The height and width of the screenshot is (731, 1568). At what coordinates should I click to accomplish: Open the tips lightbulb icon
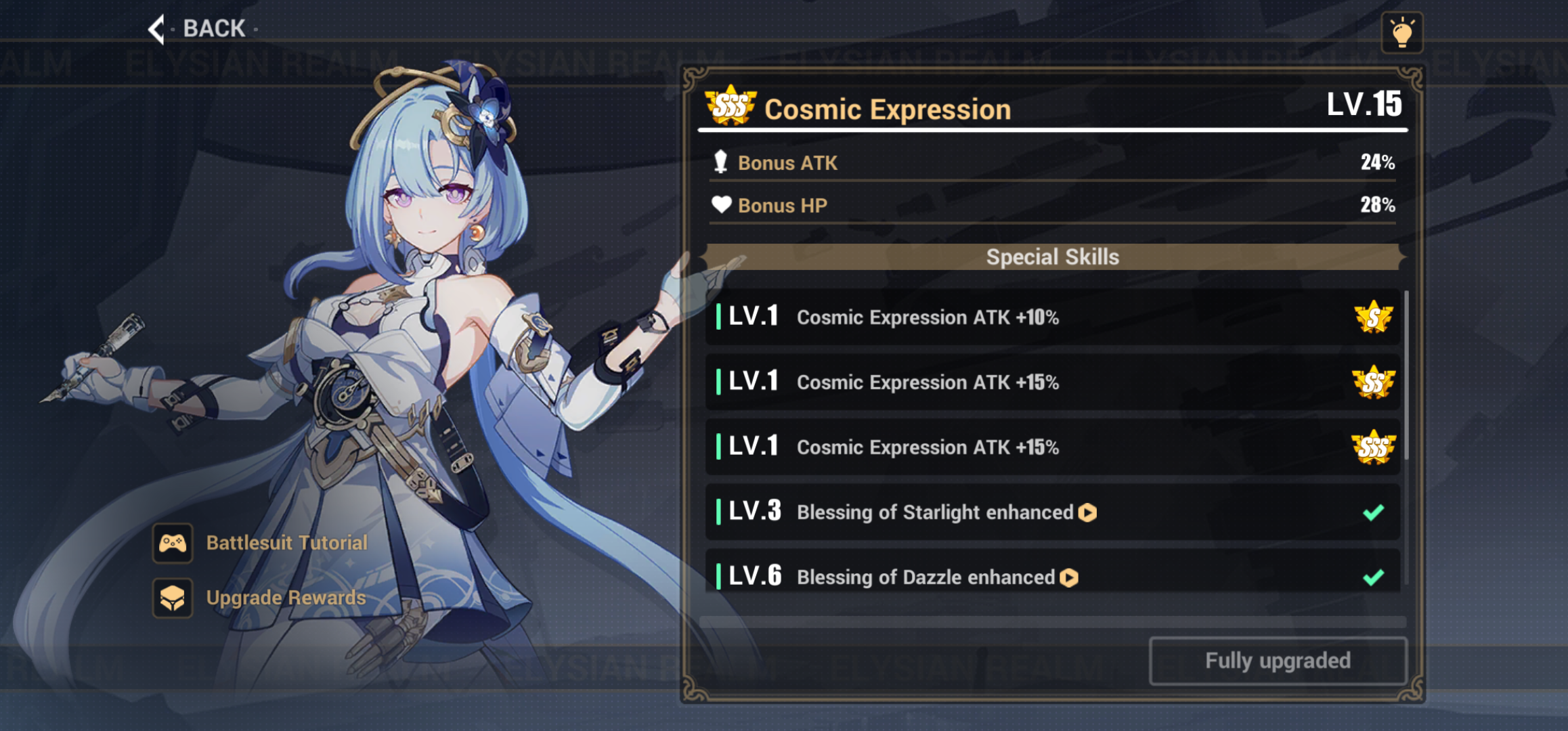point(1403,30)
